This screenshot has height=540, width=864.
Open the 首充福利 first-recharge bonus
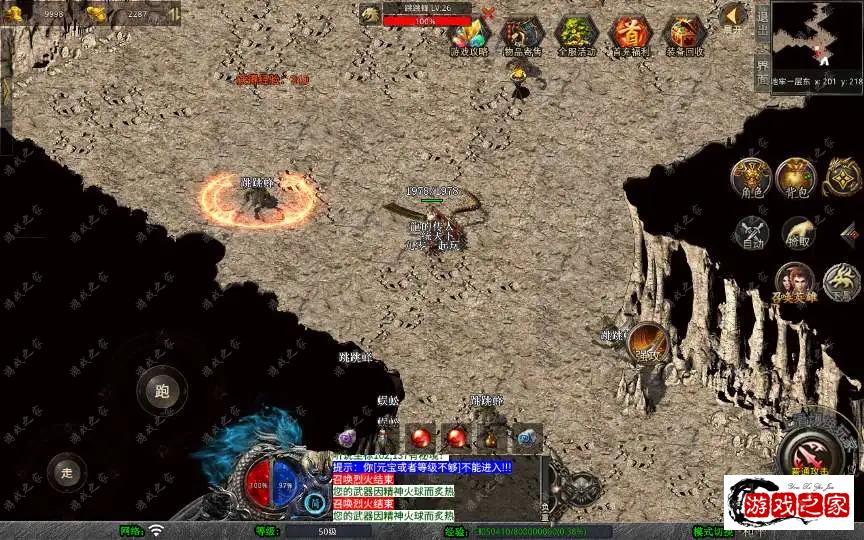click(630, 33)
